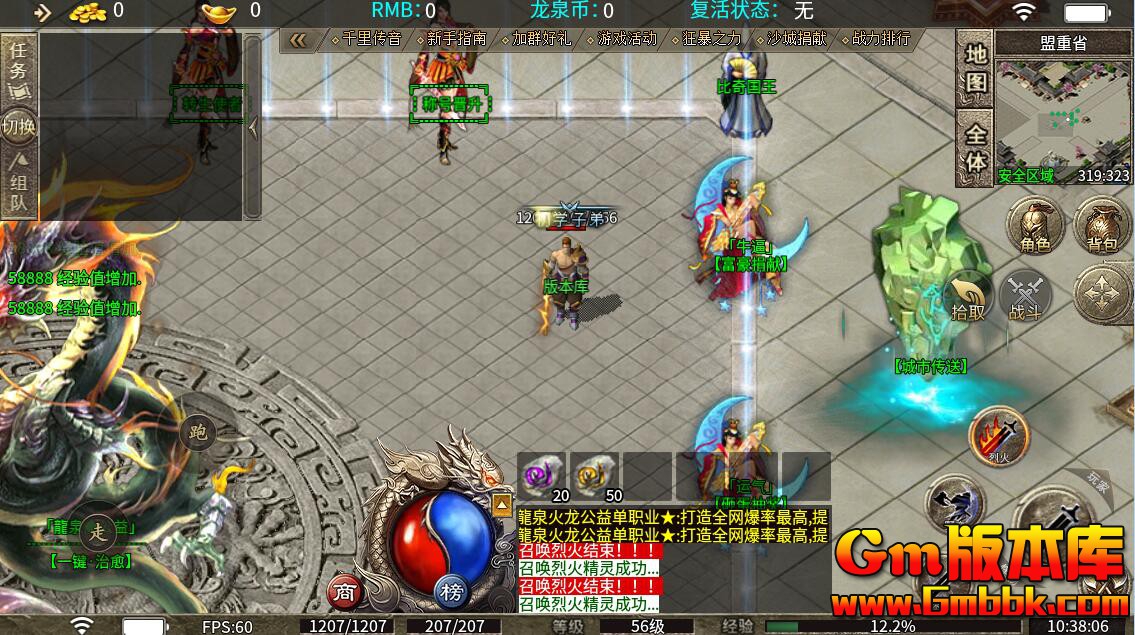Open the 榜 ranking button
Image resolution: width=1135 pixels, height=635 pixels.
coord(451,592)
